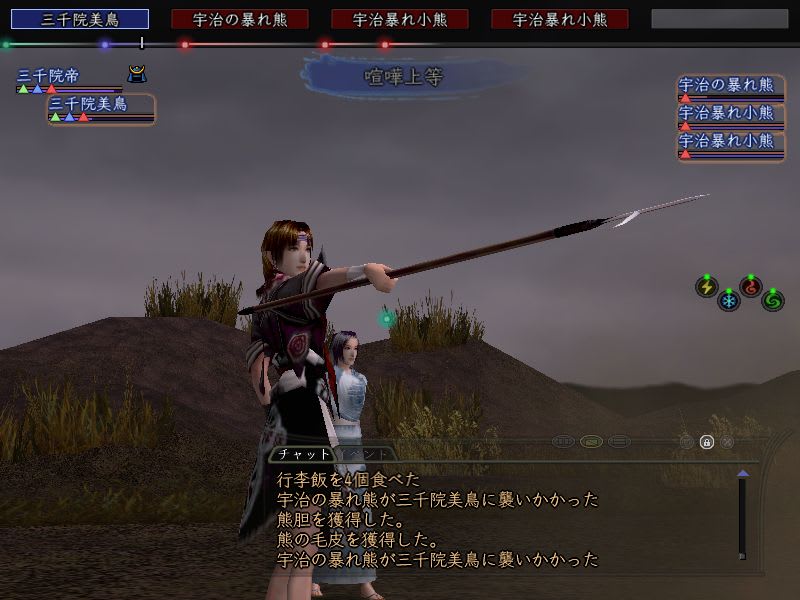This screenshot has height=600, width=800.
Task: Switch to the イベント tab
Action: point(366,454)
